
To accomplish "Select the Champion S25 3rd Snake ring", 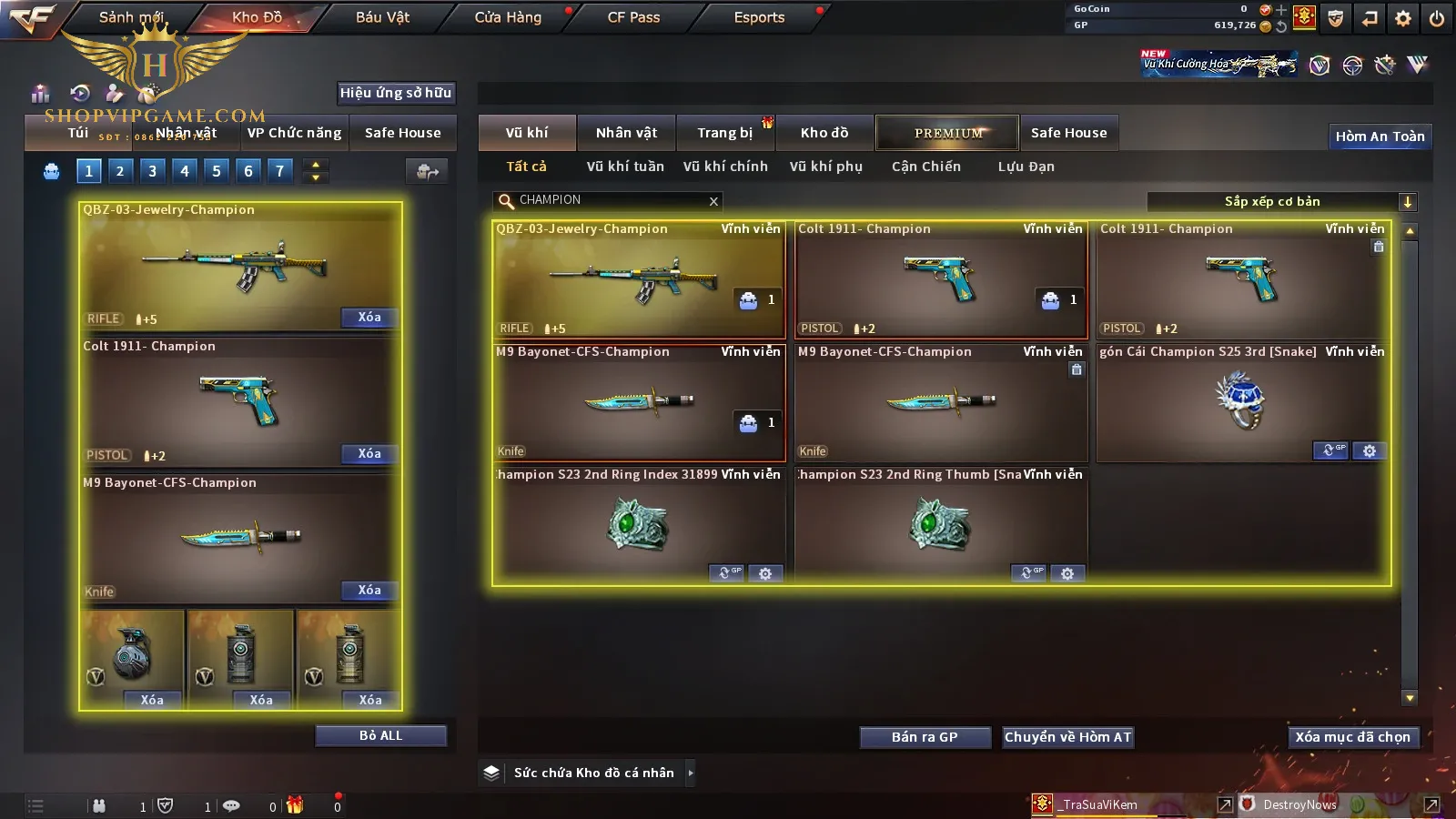I will click(x=1241, y=402).
